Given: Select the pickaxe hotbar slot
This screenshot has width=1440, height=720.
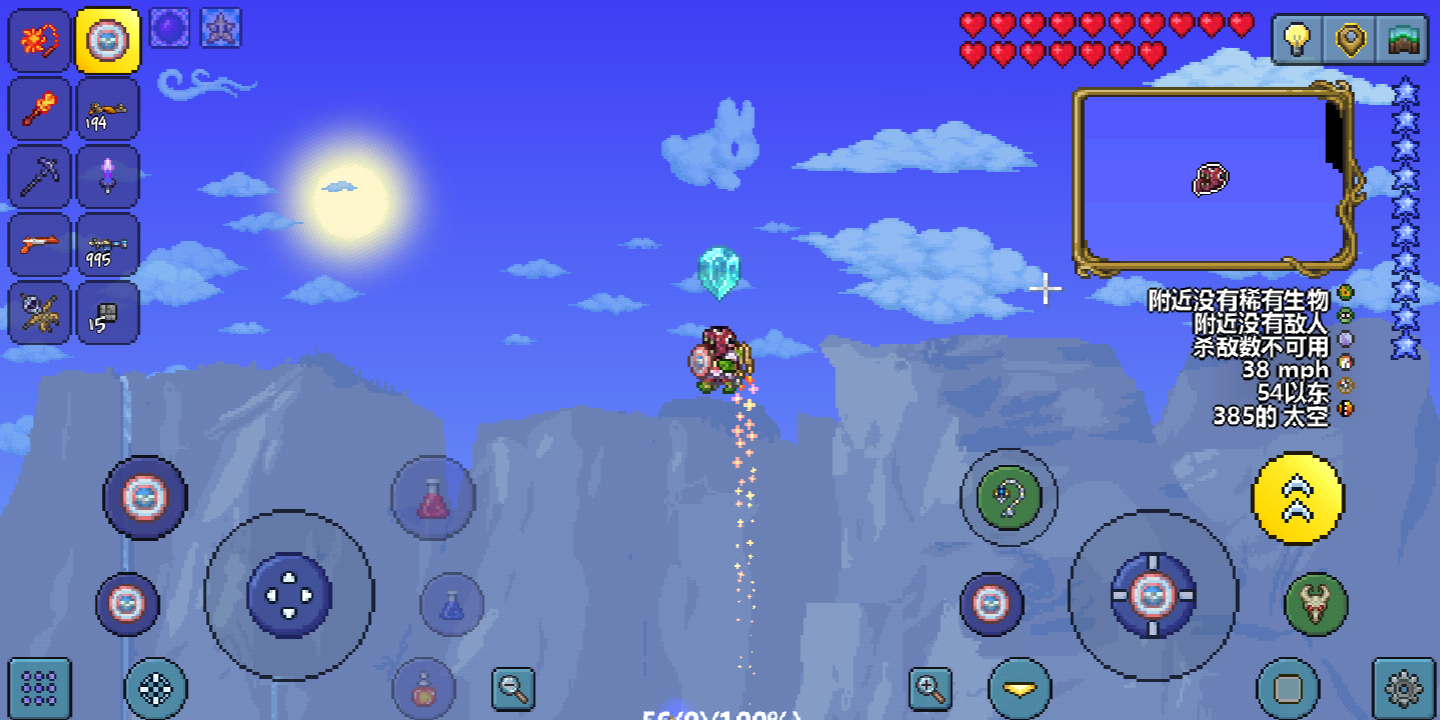Looking at the screenshot, I should coord(39,177).
